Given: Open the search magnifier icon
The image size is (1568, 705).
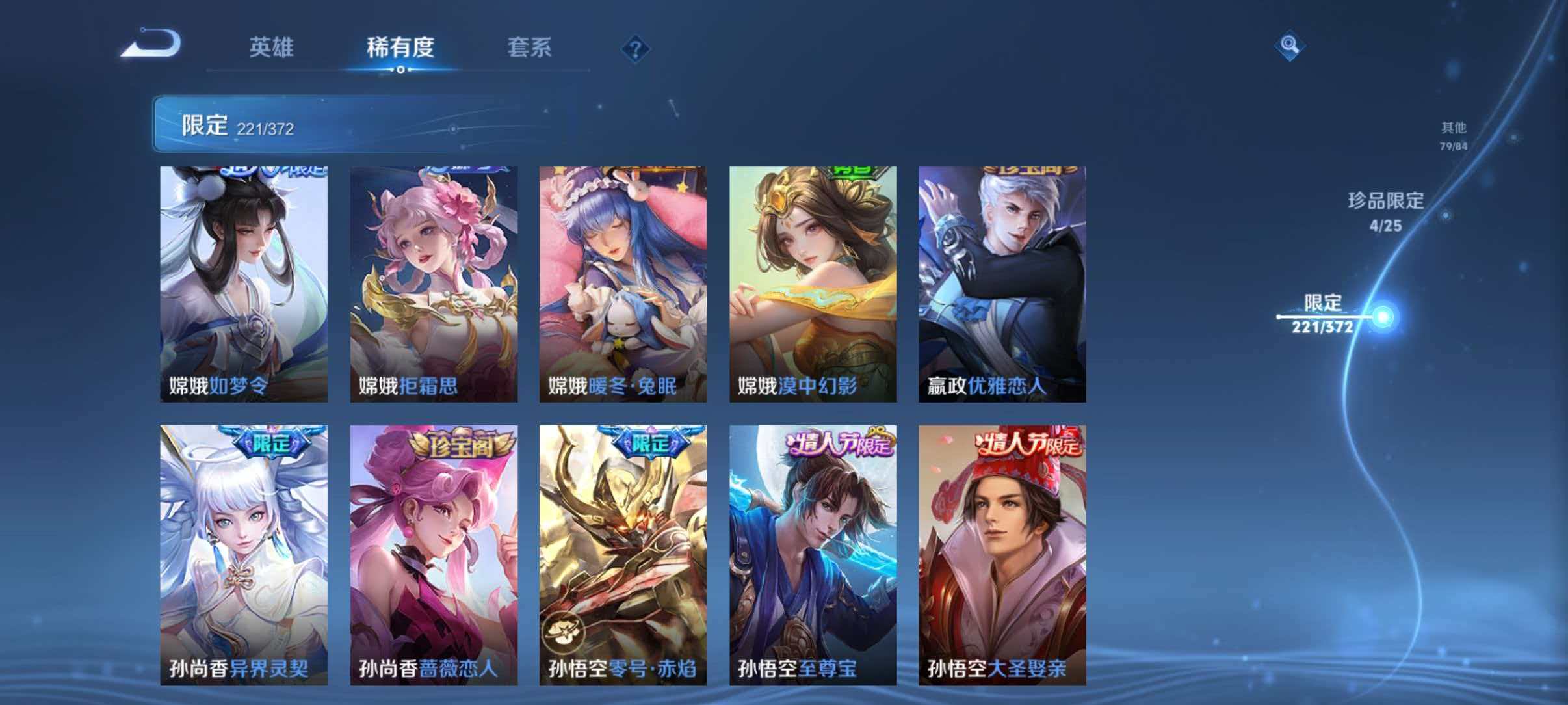Looking at the screenshot, I should click(1291, 46).
